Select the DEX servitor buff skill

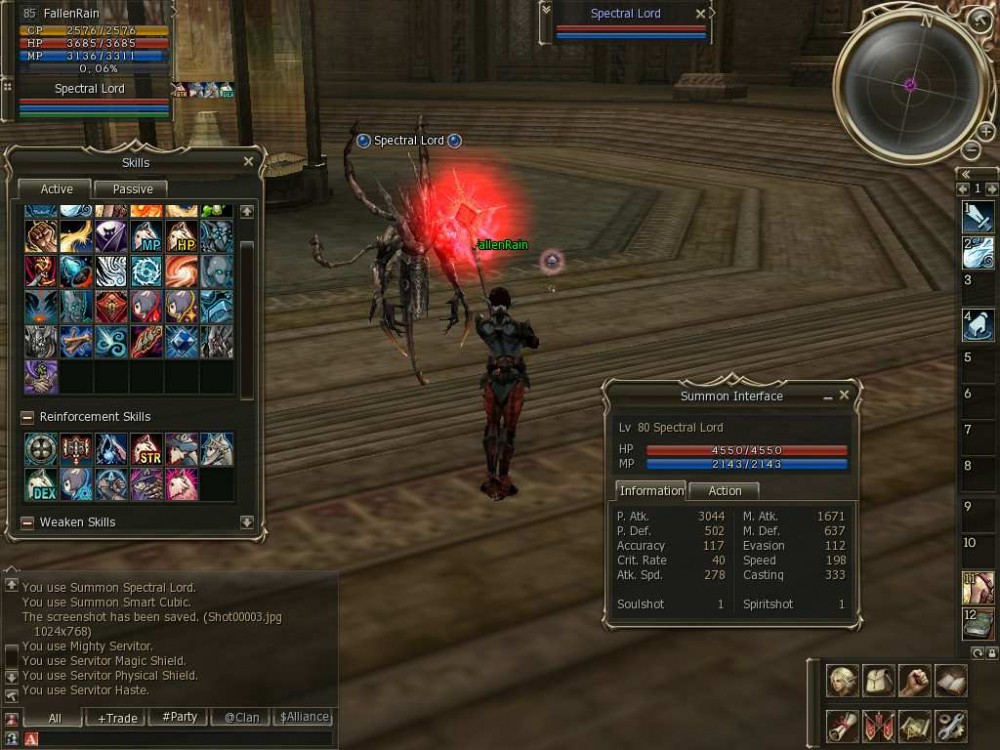click(x=42, y=485)
